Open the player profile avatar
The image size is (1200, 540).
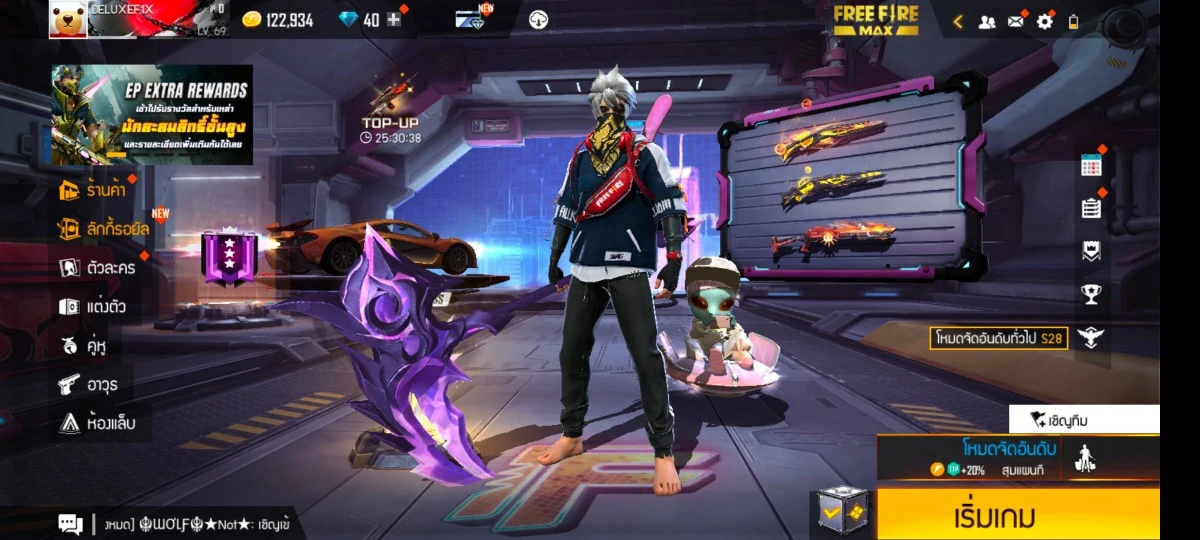(67, 19)
